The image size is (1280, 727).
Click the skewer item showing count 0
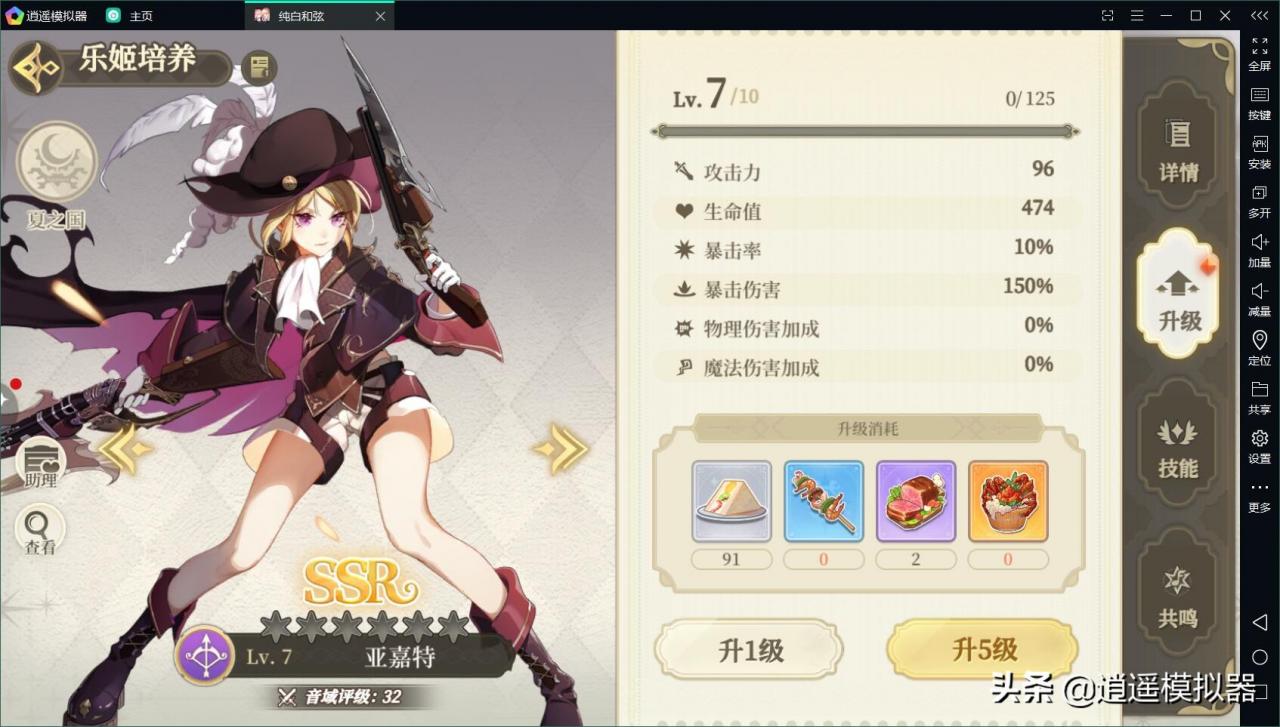coord(823,500)
